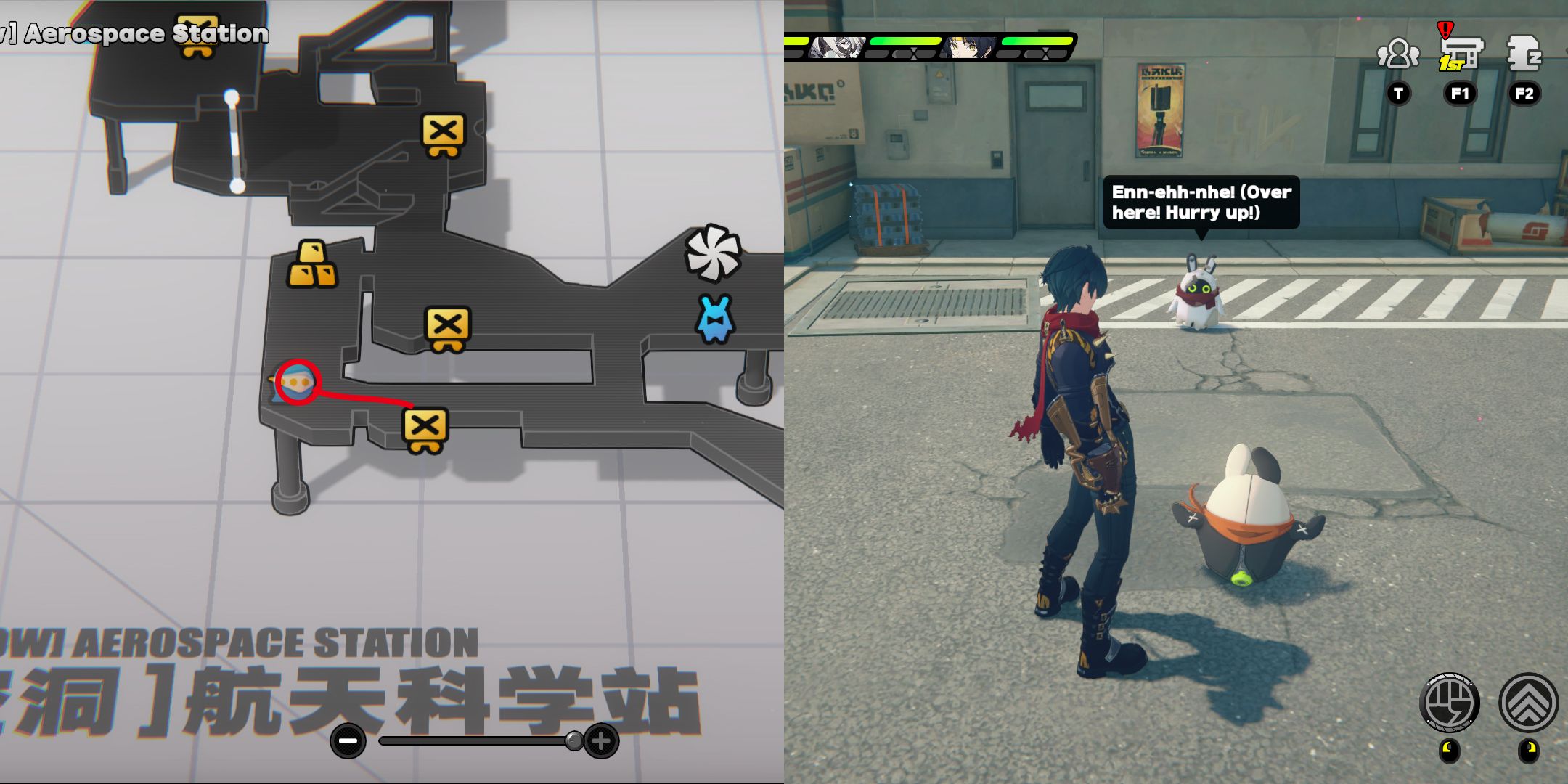Open the party menu with the three-person icon
Image resolution: width=1568 pixels, height=784 pixels.
tap(1399, 53)
